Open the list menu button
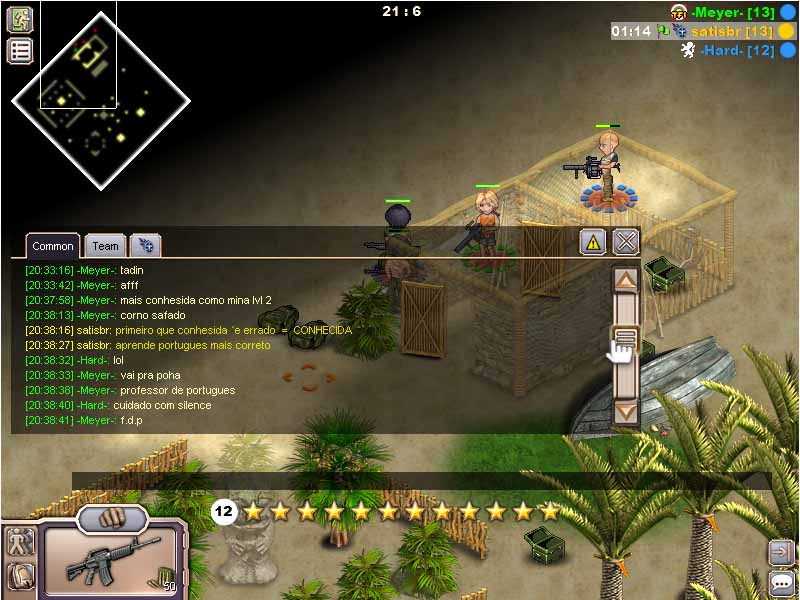The height and width of the screenshot is (600, 800). point(20,51)
